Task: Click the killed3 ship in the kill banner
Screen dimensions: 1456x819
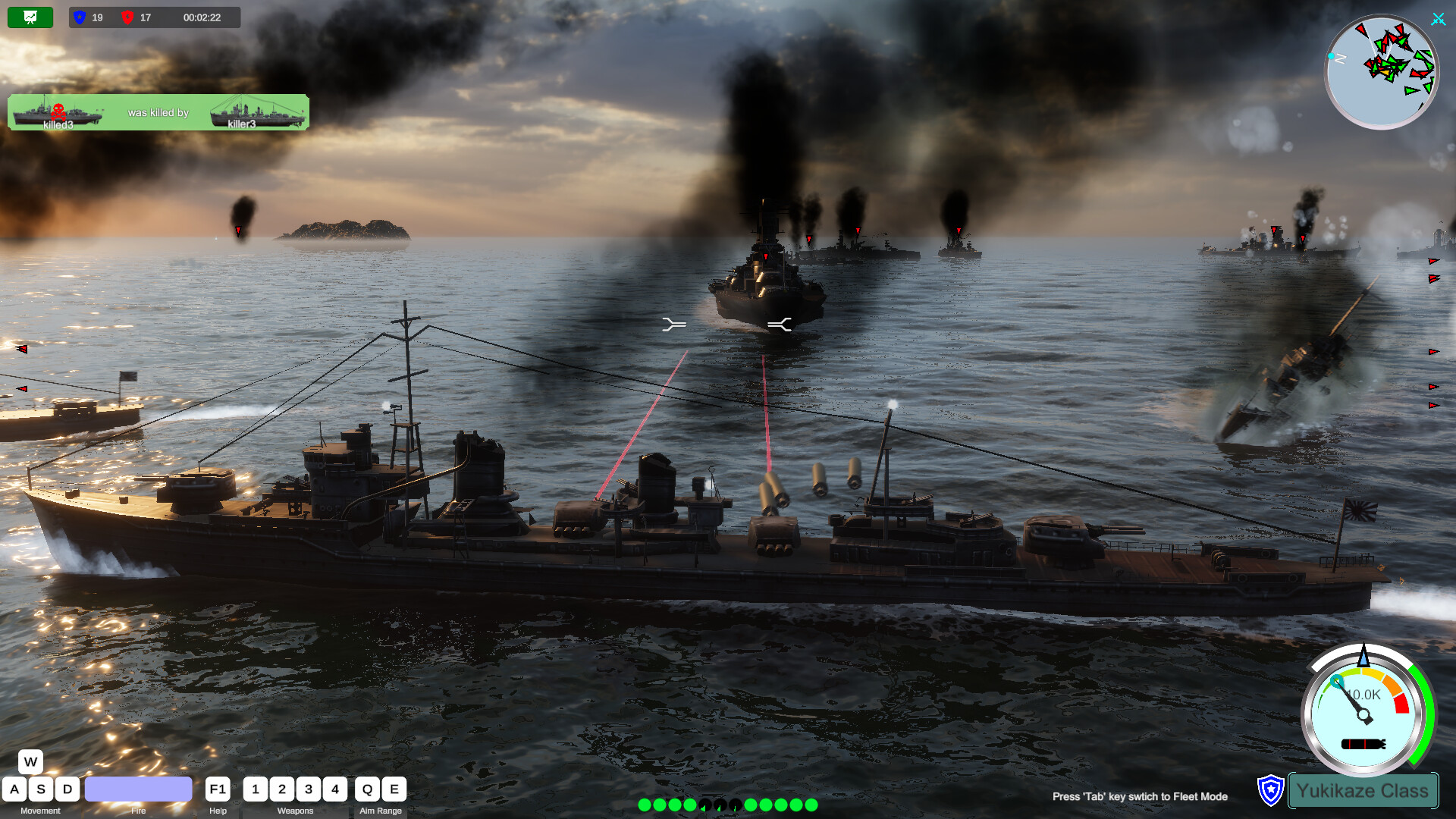Action: [x=57, y=114]
